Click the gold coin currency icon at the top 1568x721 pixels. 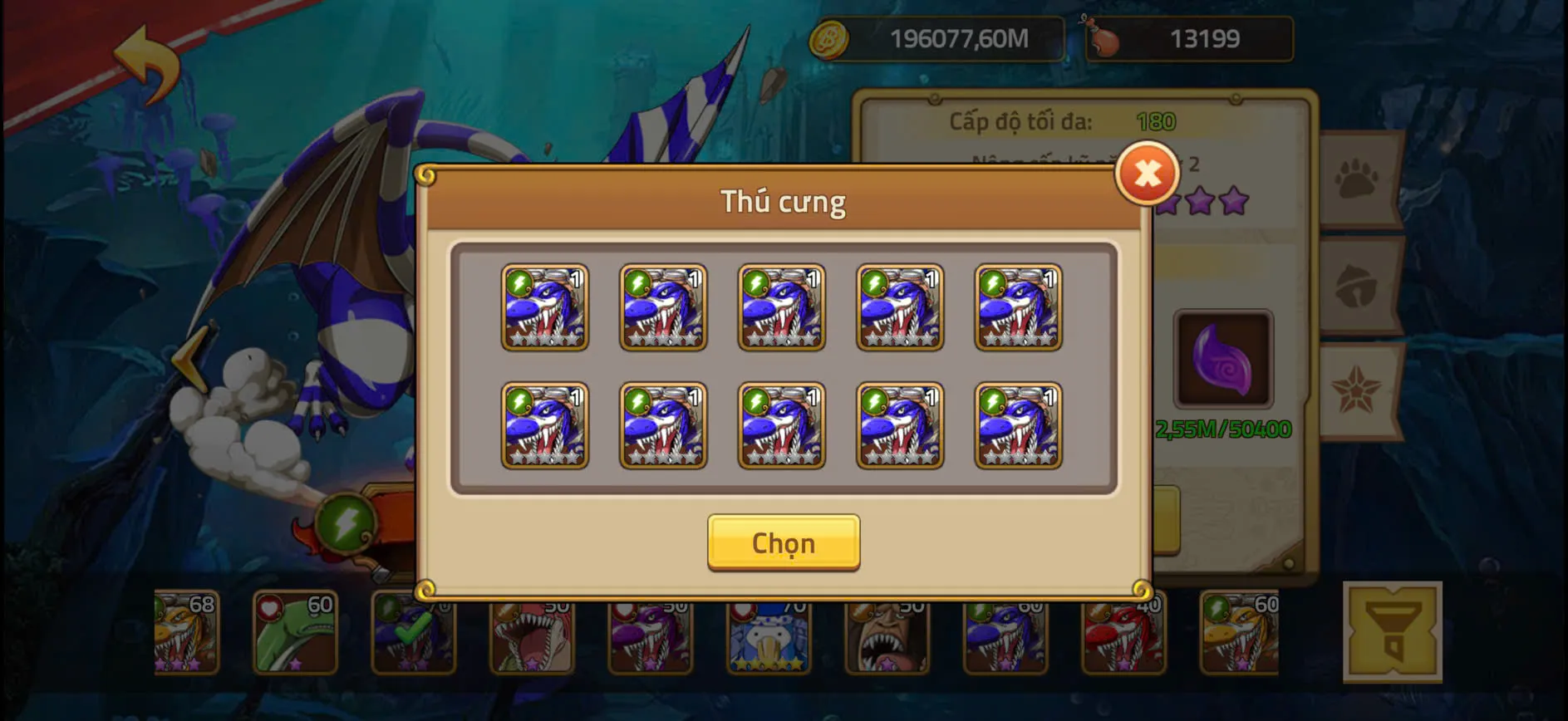click(x=830, y=37)
